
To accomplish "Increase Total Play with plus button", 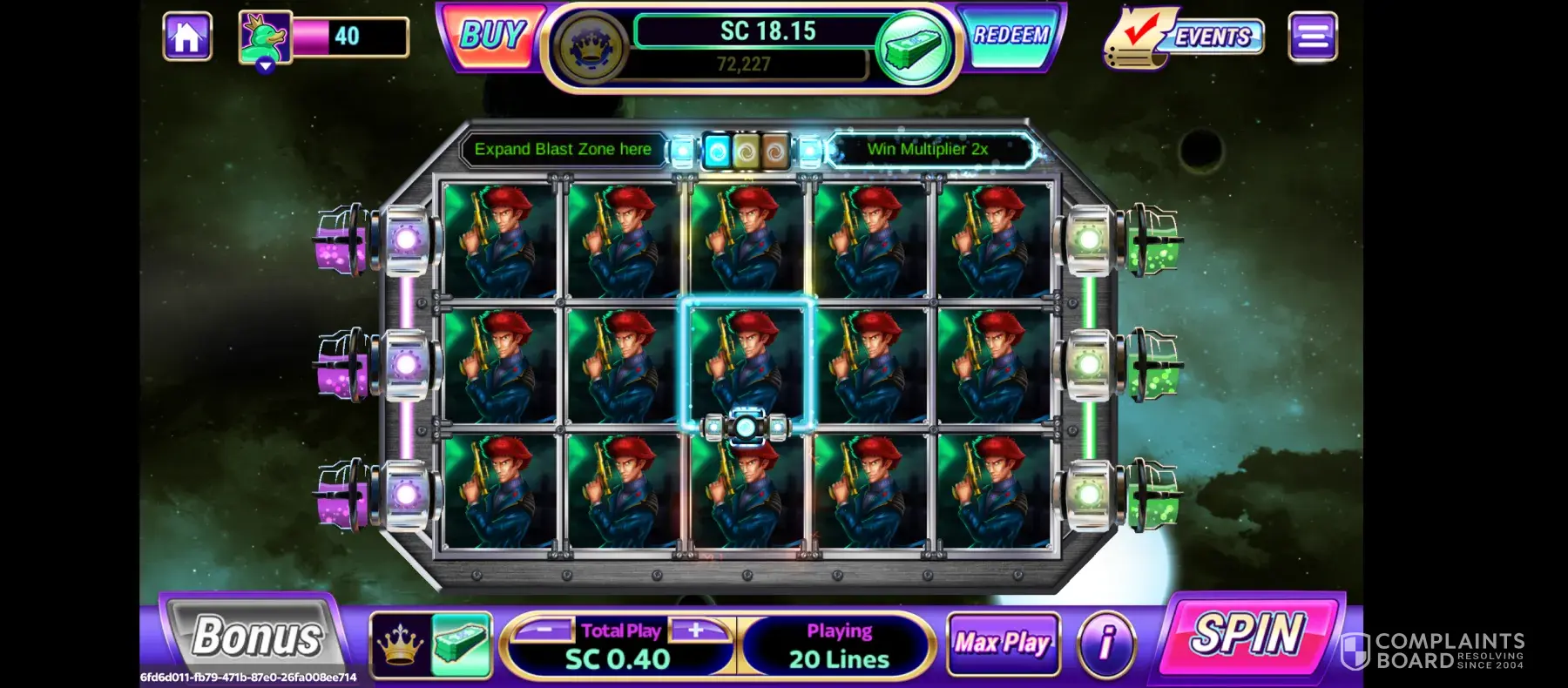I will [x=696, y=630].
